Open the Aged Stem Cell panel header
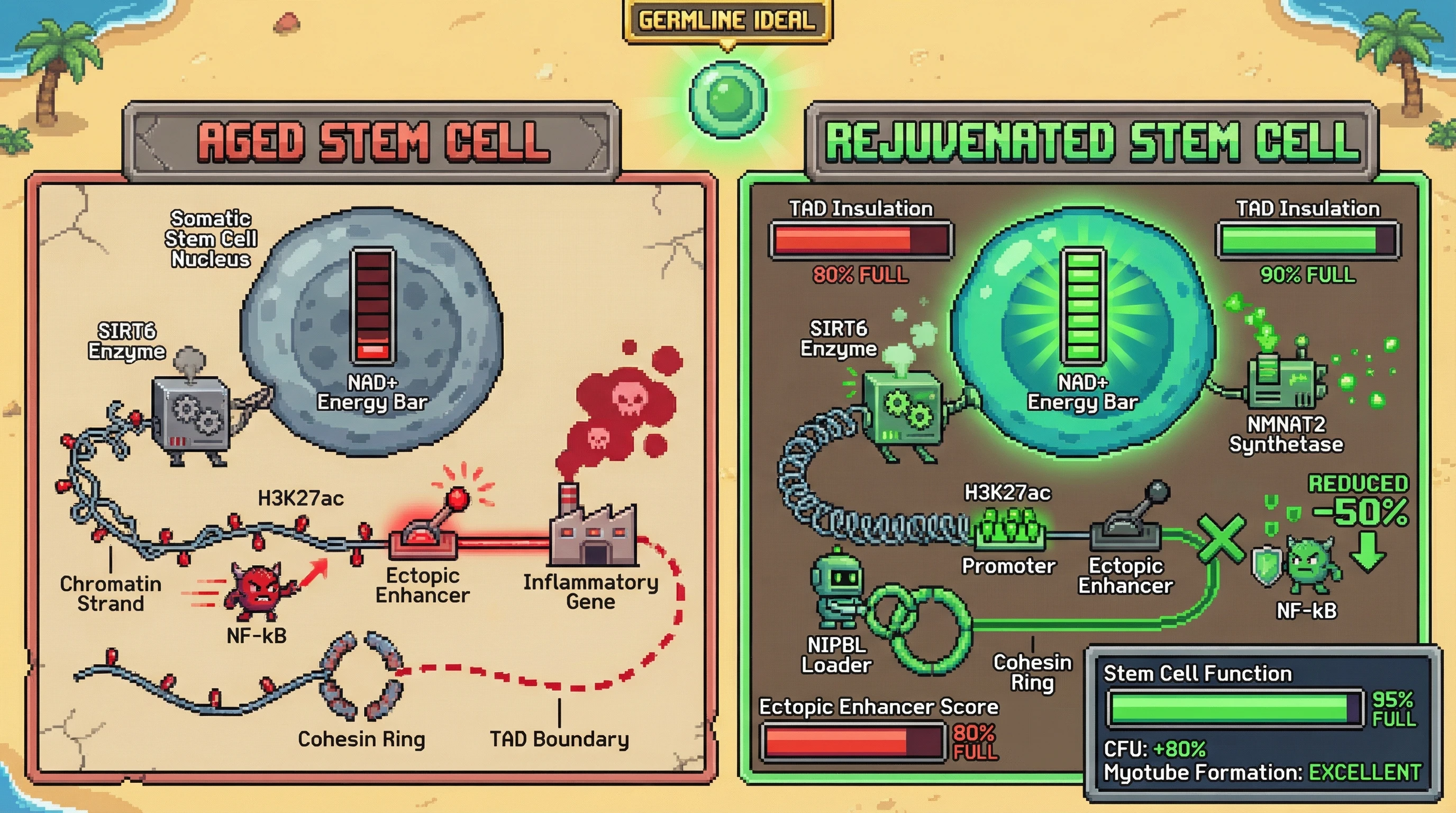Screen dimensions: 1456x813 [371, 141]
